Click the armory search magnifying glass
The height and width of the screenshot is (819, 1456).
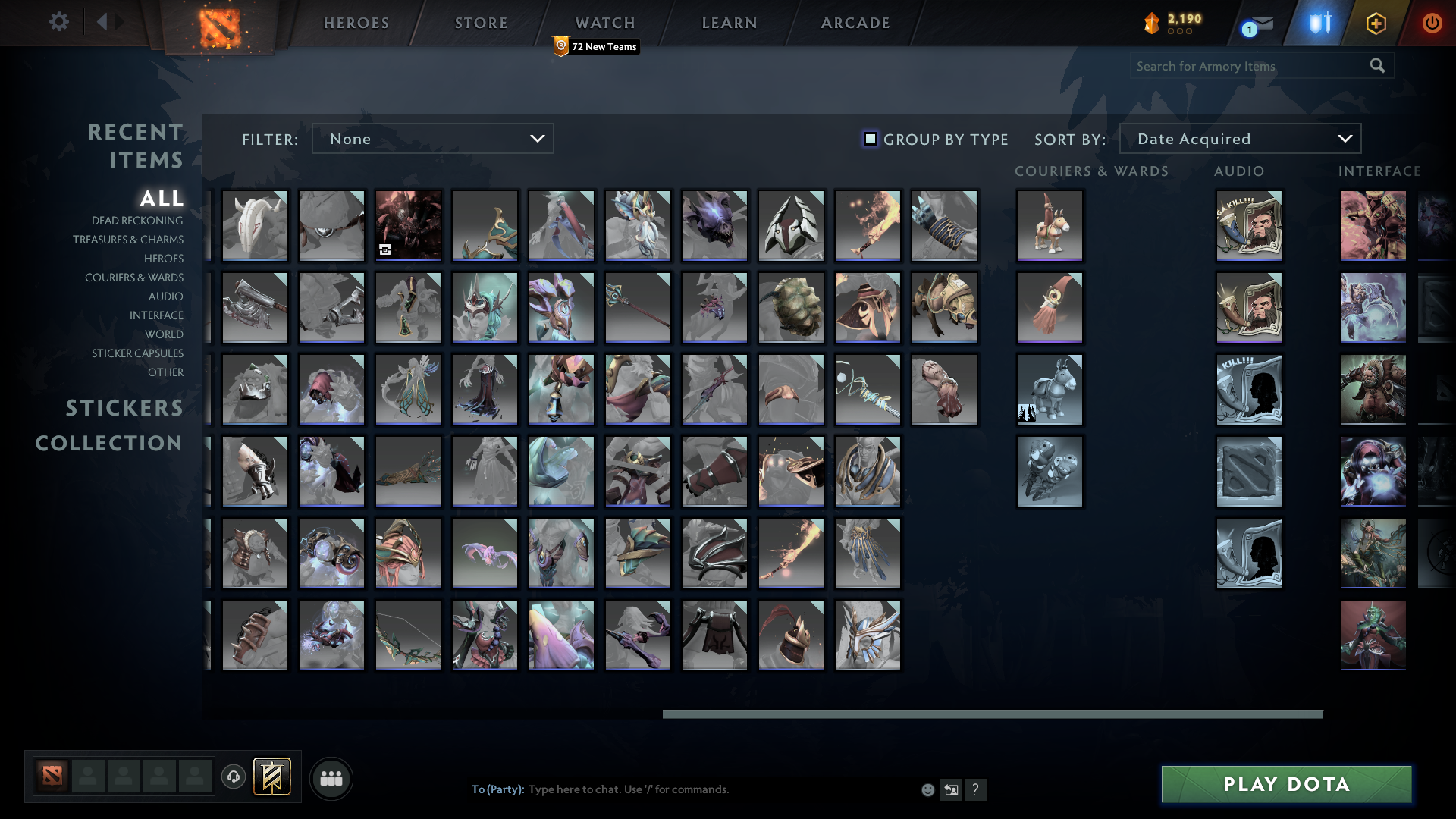click(1376, 66)
